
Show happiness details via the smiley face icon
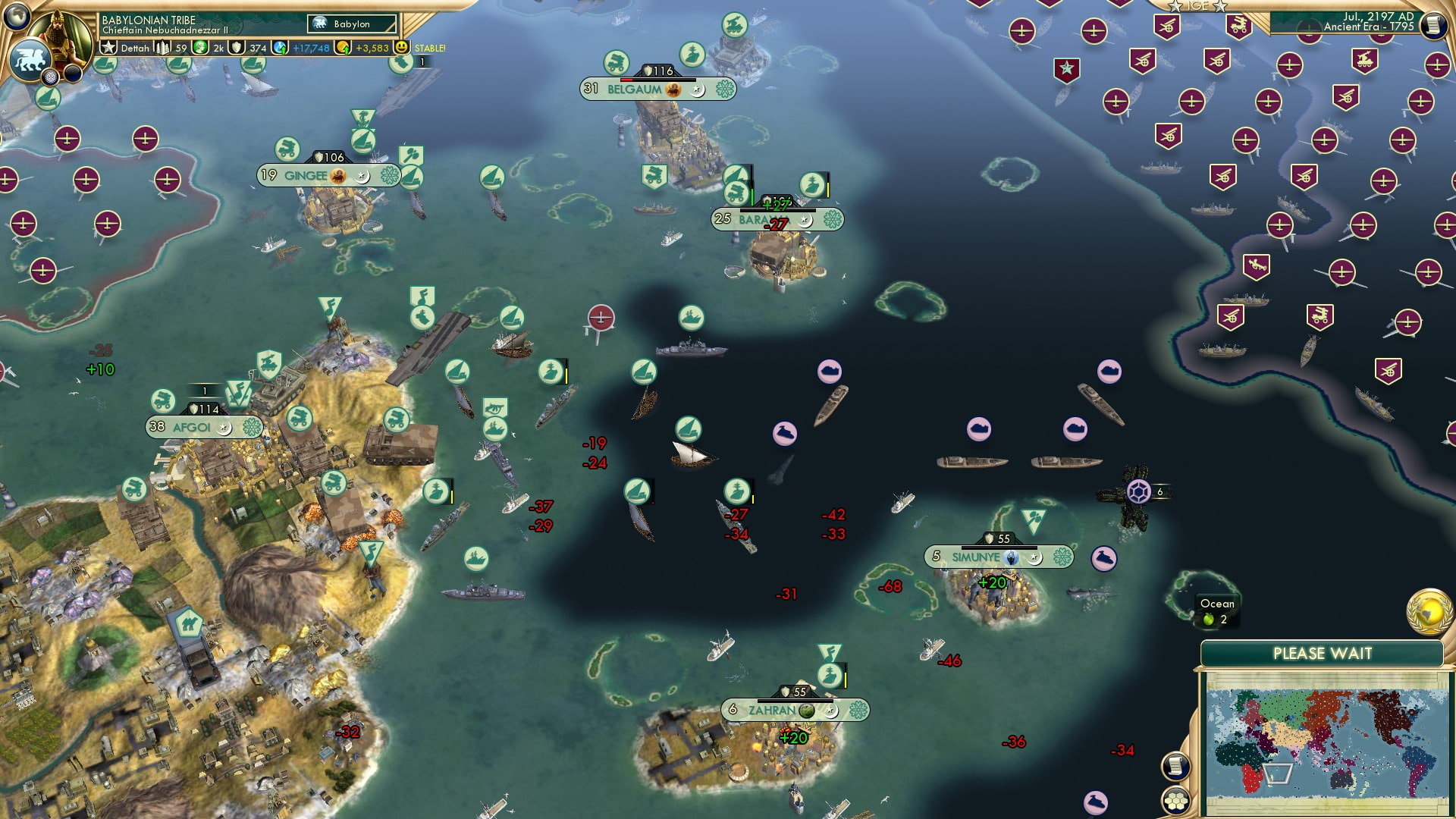(401, 48)
